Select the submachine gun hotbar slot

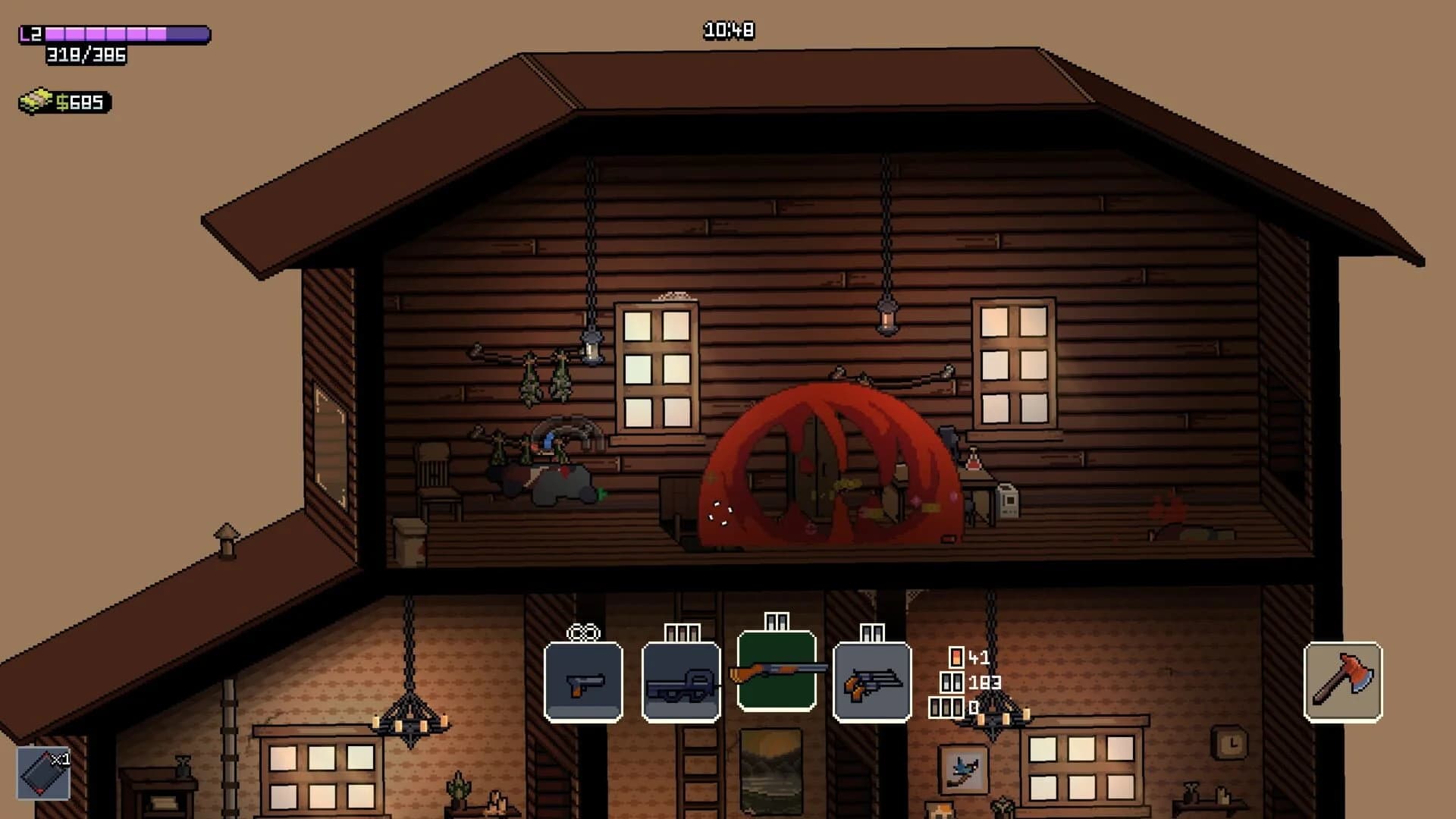click(681, 682)
